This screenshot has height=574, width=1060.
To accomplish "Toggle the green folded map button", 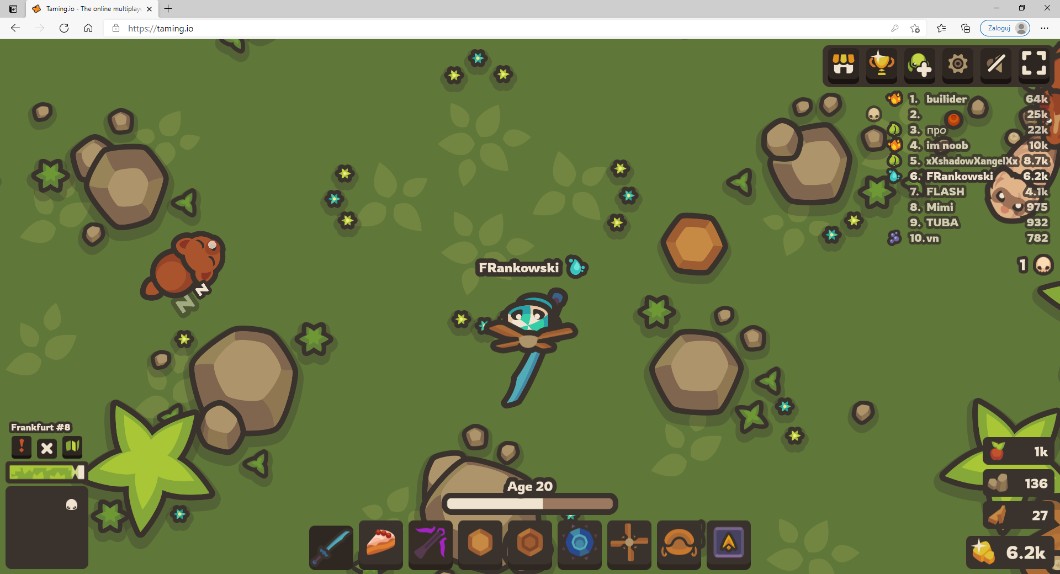I will tap(72, 447).
